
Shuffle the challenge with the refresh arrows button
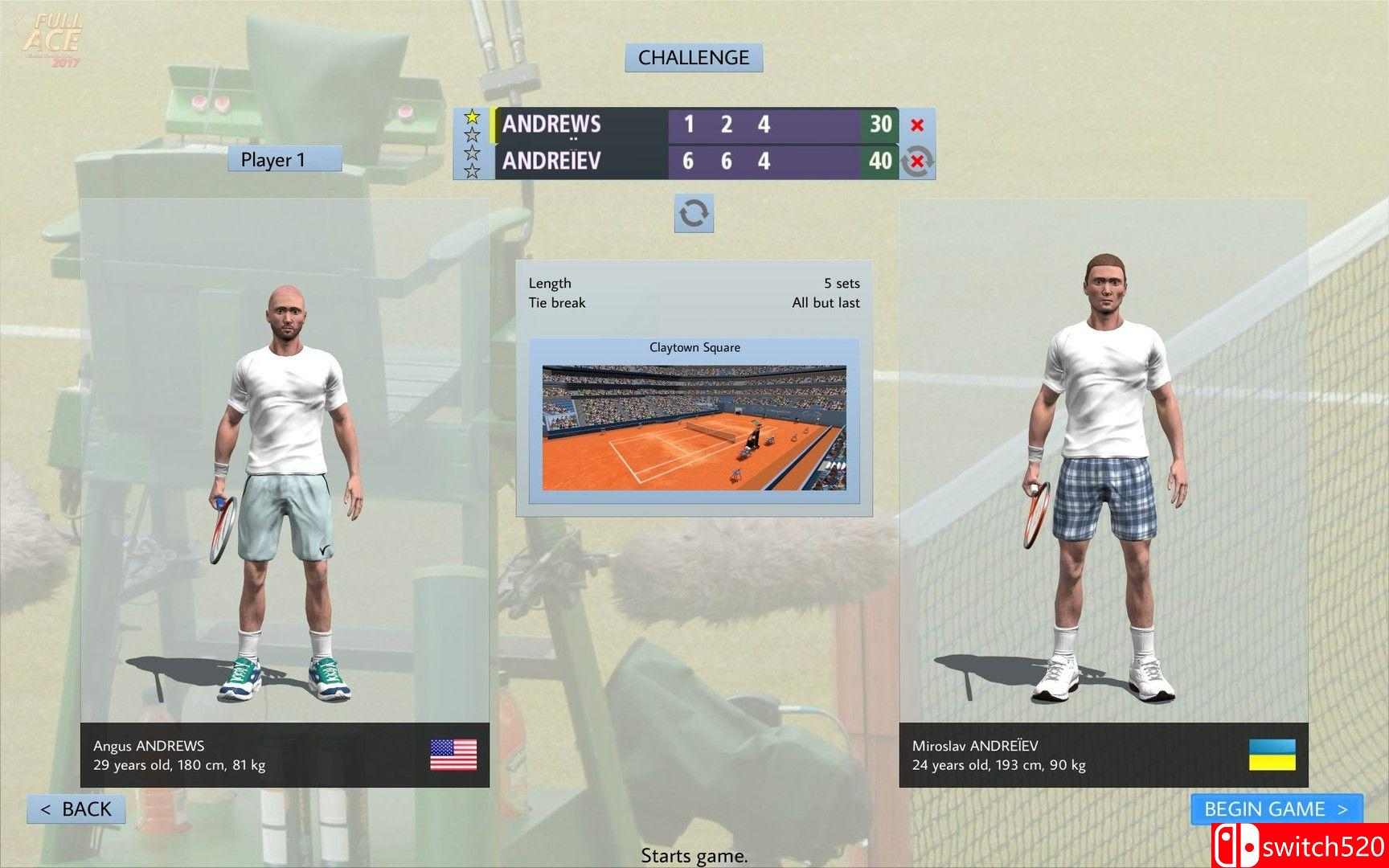click(x=694, y=214)
